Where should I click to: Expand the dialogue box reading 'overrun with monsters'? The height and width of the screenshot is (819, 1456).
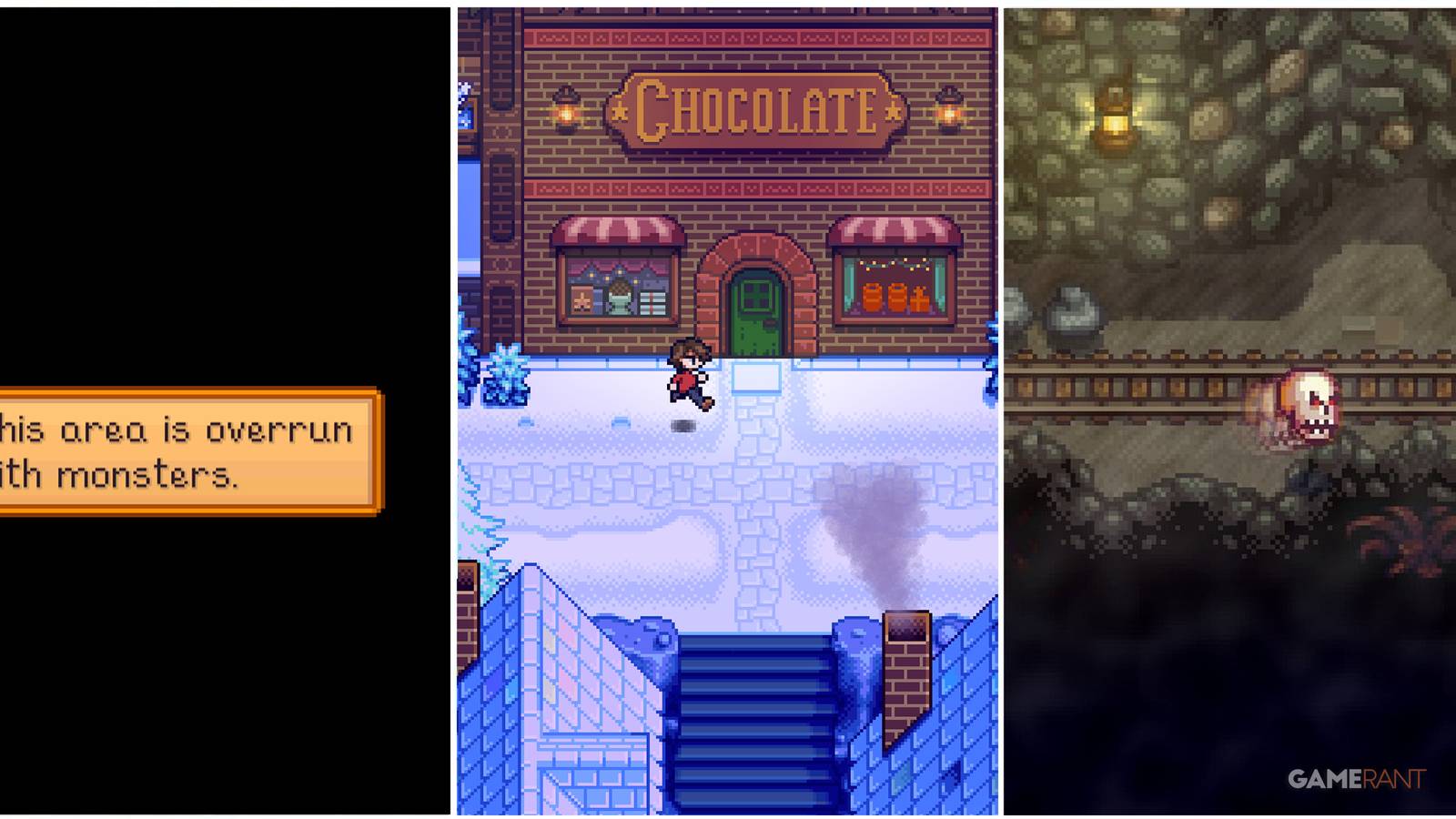182,450
